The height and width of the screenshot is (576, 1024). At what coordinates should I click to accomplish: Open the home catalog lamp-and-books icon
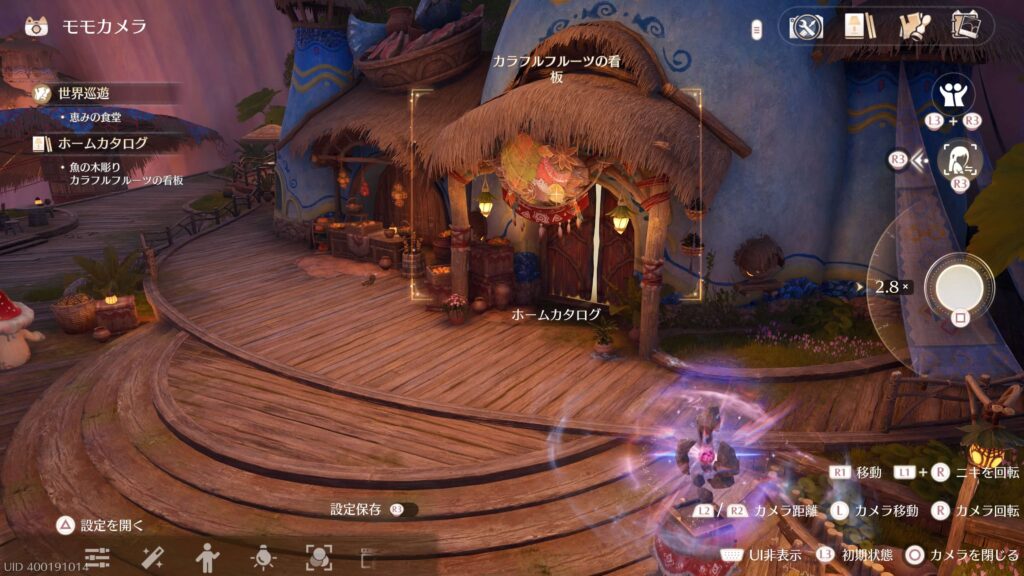point(857,27)
